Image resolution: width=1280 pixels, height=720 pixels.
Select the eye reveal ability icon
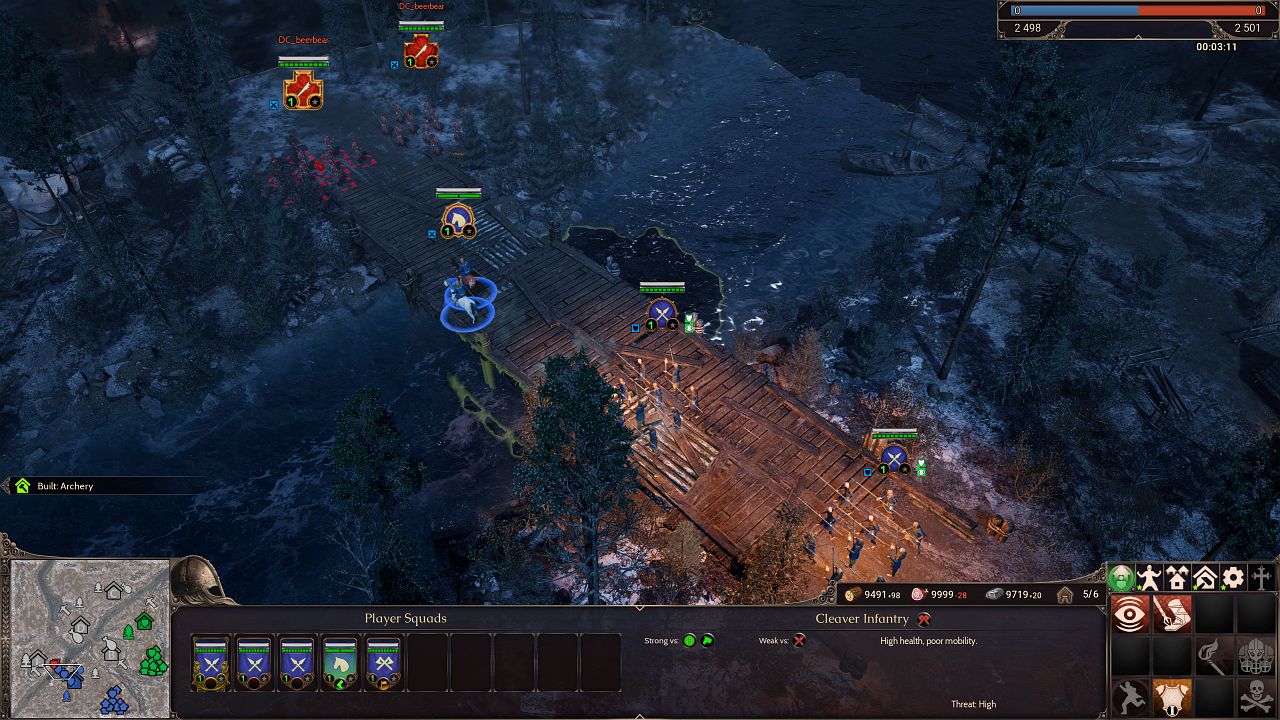(1130, 613)
